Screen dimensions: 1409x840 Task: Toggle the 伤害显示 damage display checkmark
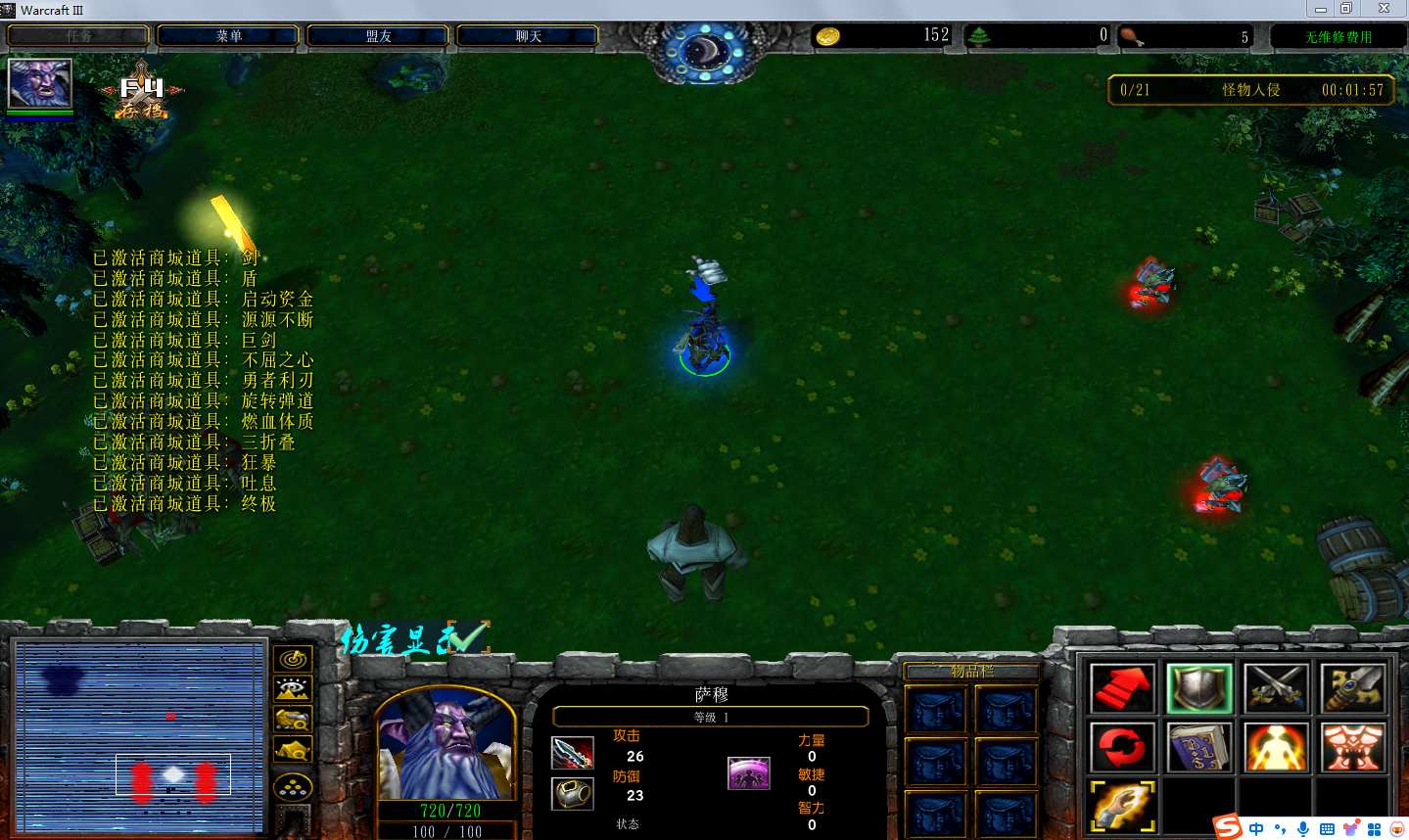466,638
